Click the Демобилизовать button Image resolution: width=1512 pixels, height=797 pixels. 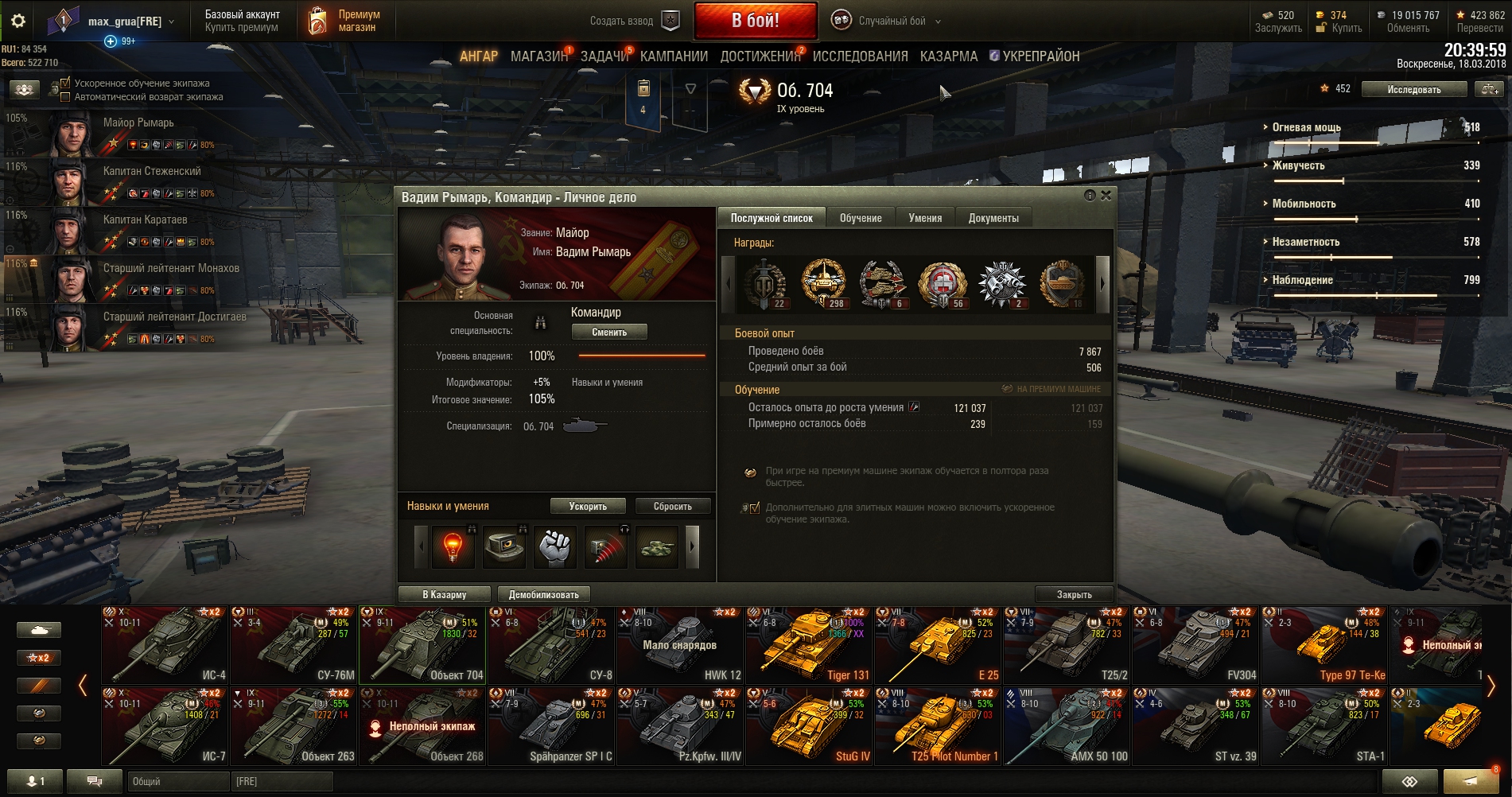544,594
